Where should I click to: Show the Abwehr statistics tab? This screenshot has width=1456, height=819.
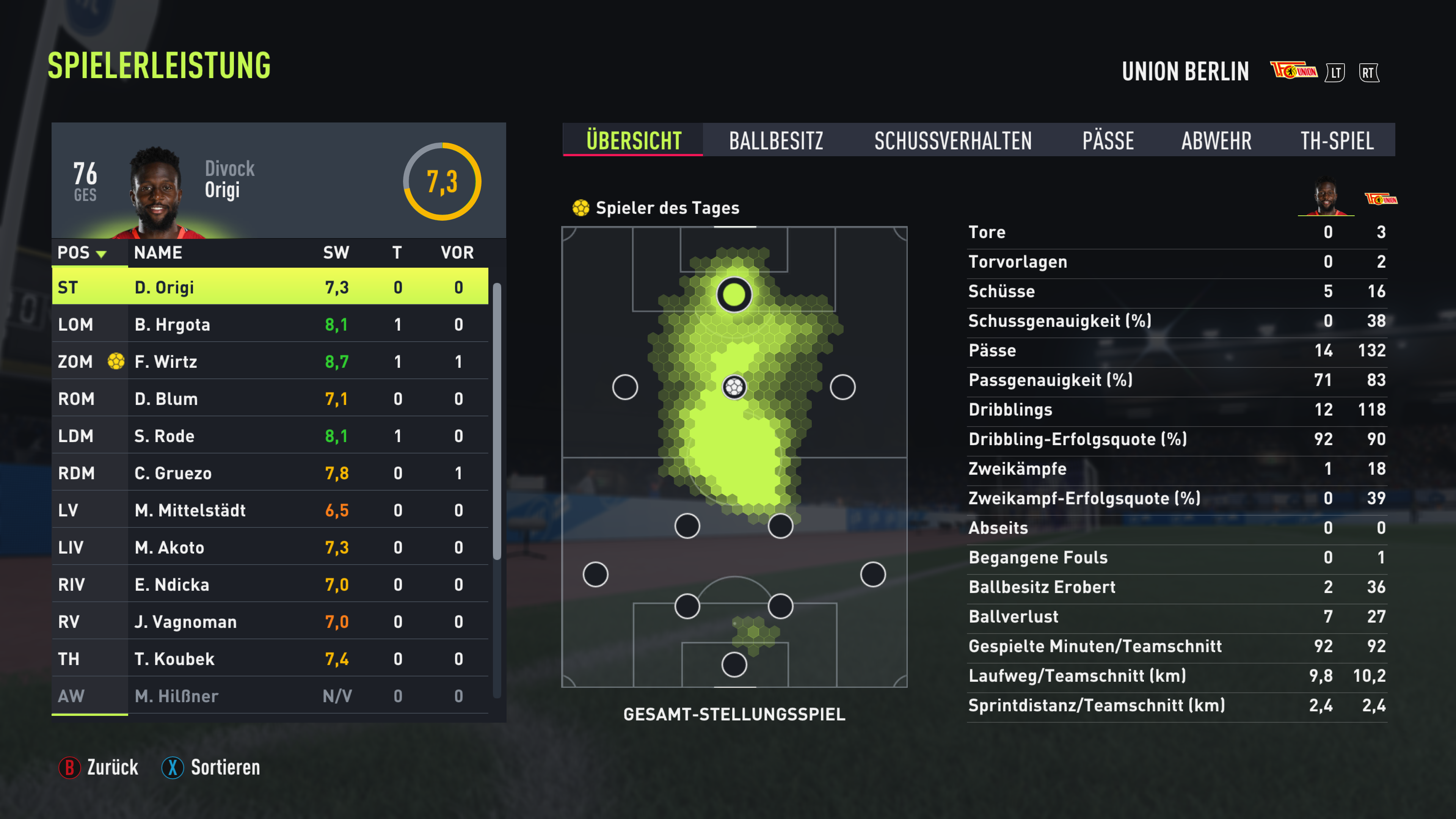1216,140
